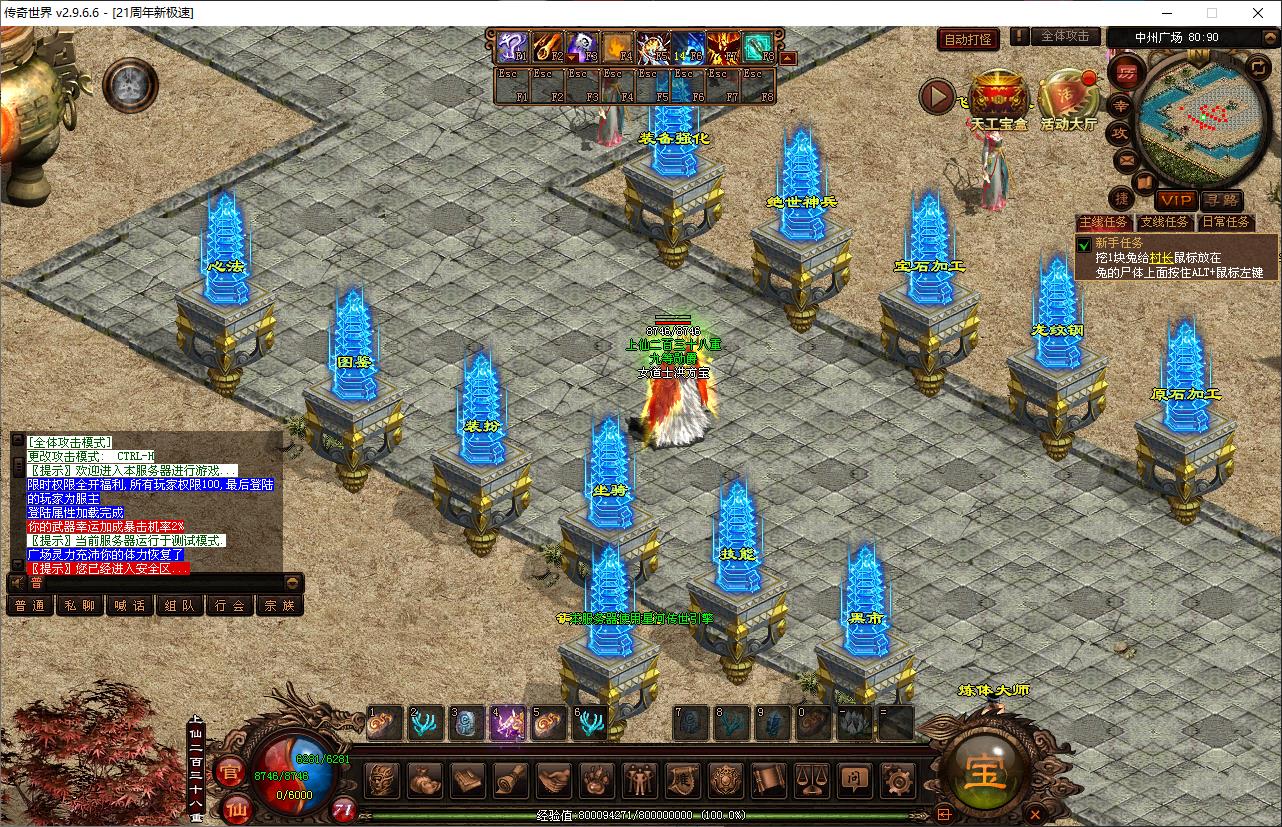
Task: Select the 行会 guild chat channel
Action: click(230, 605)
